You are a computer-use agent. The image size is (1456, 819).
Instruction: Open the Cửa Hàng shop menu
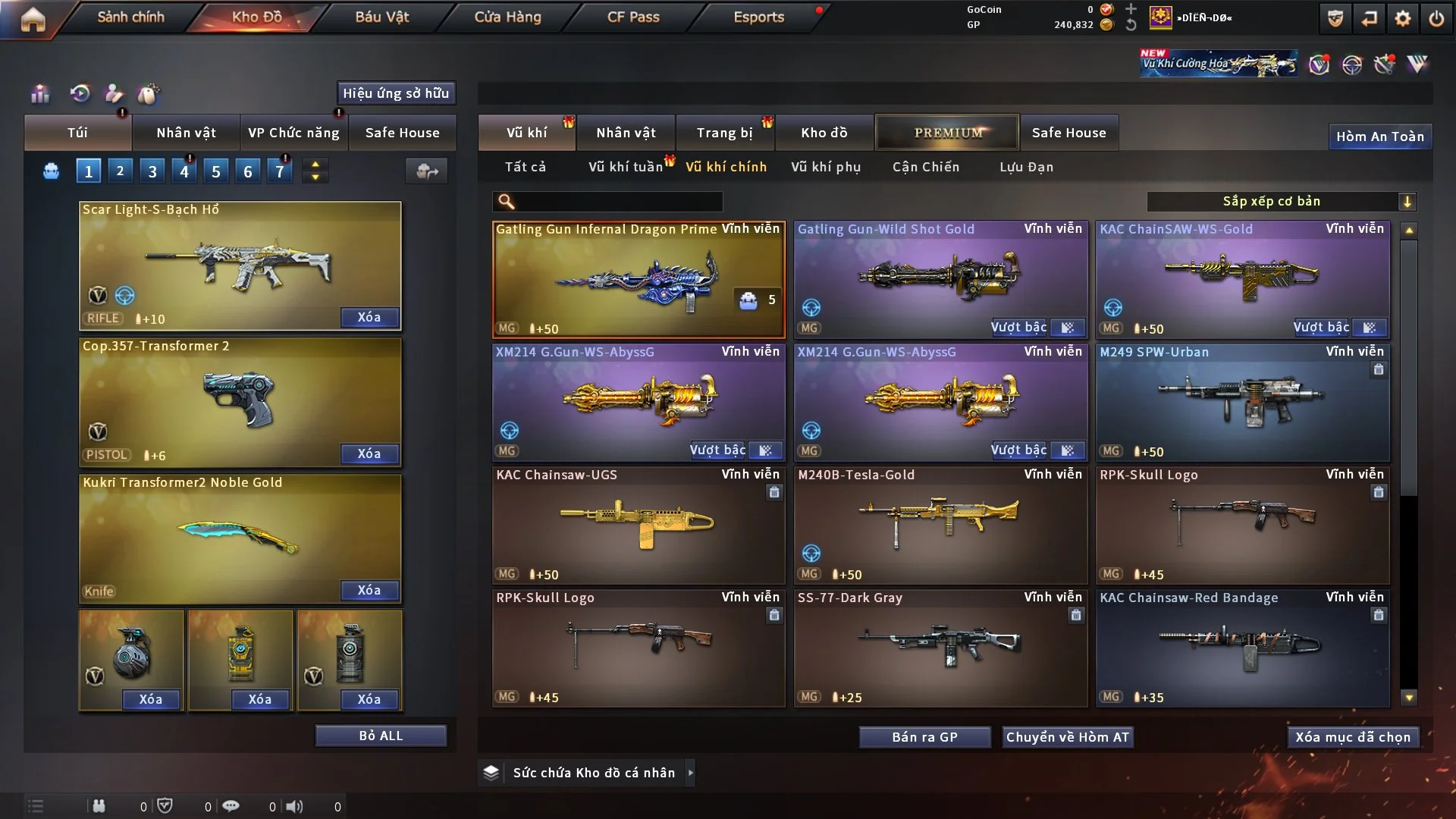507,17
